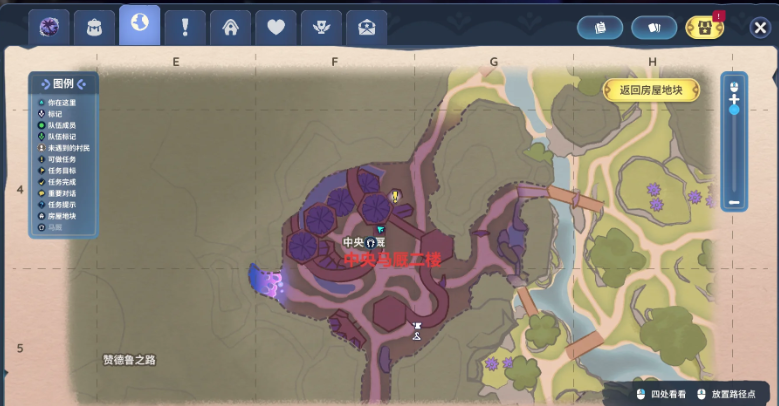The width and height of the screenshot is (779, 406).
Task: Zoom out the map with the minus button
Action: tap(734, 203)
